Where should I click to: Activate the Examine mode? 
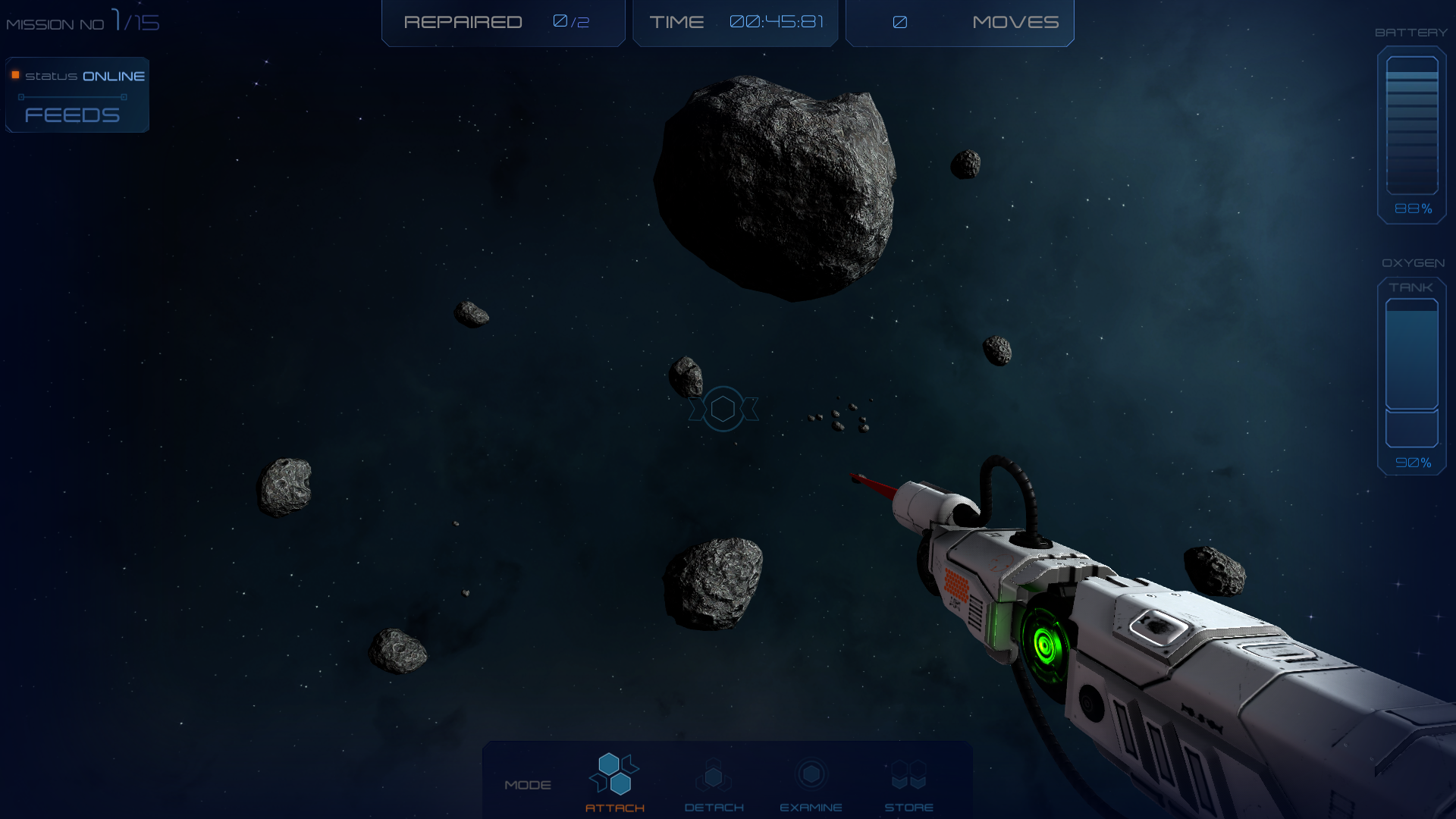coord(811,783)
